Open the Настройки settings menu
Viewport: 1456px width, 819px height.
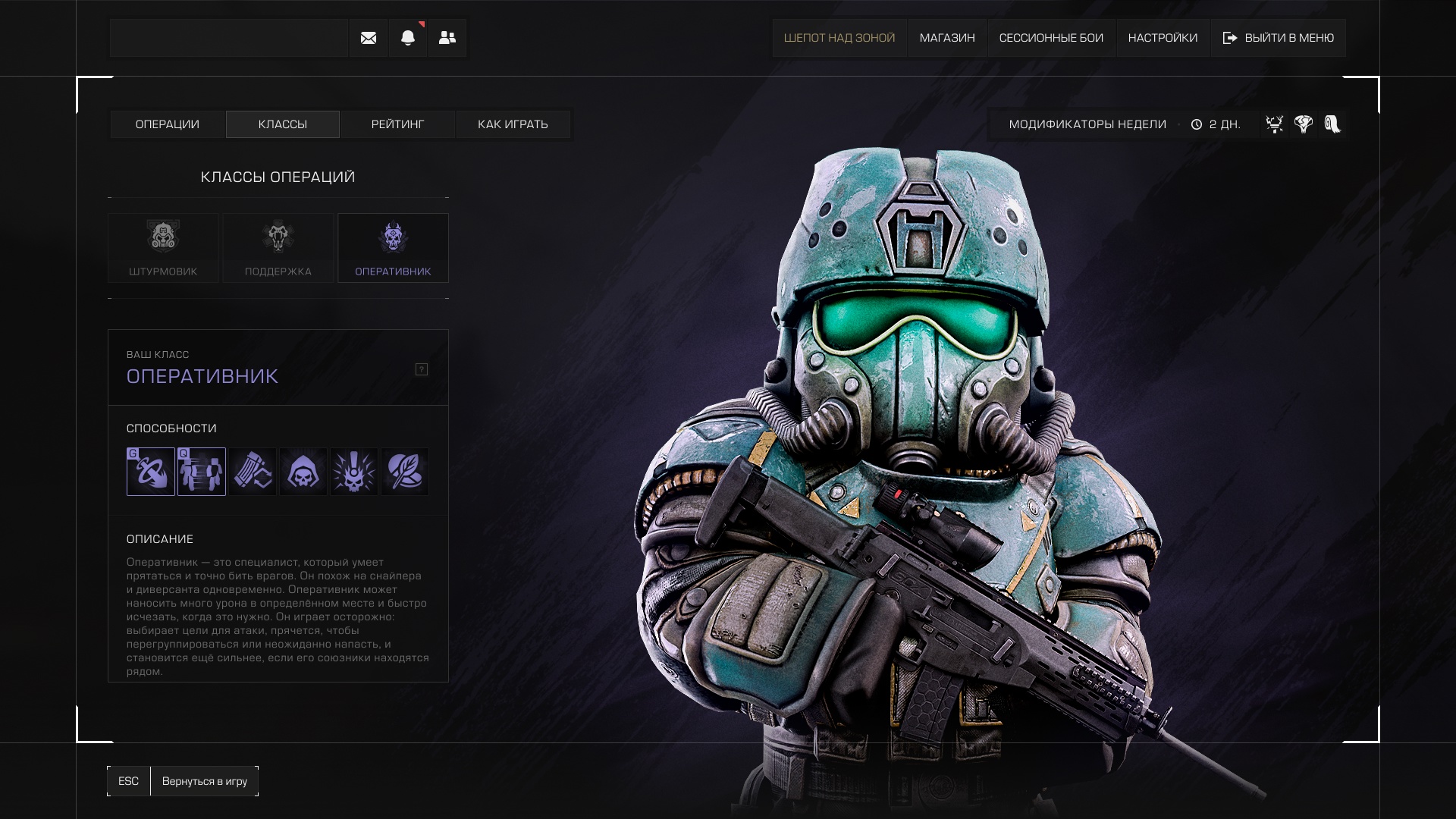click(x=1163, y=38)
